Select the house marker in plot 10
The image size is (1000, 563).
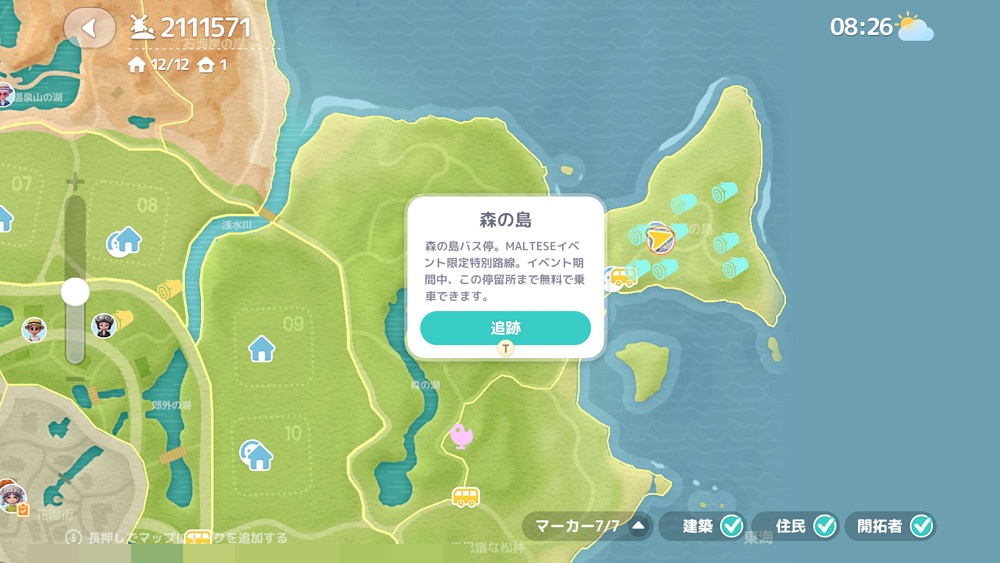pos(257,456)
